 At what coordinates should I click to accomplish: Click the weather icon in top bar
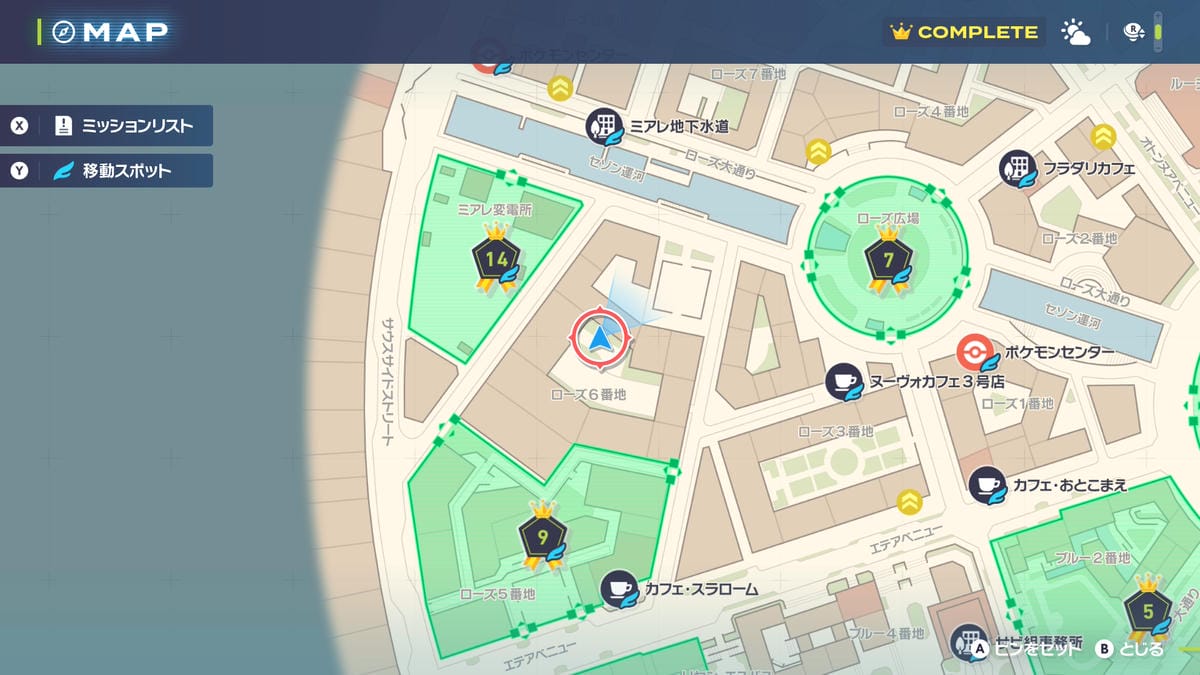pos(1076,32)
